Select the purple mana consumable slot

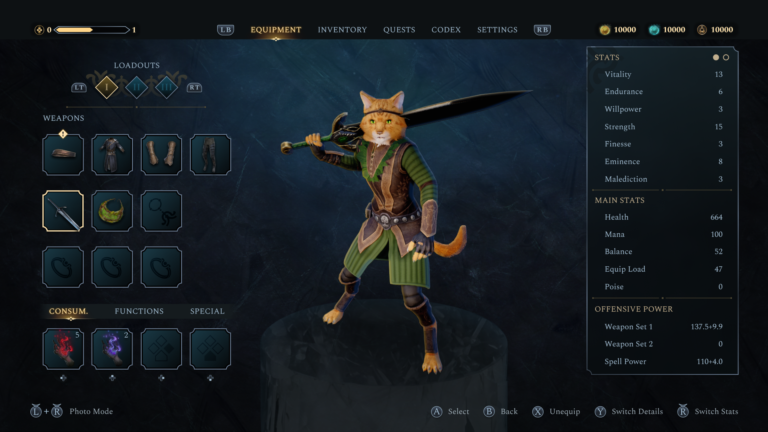point(112,348)
